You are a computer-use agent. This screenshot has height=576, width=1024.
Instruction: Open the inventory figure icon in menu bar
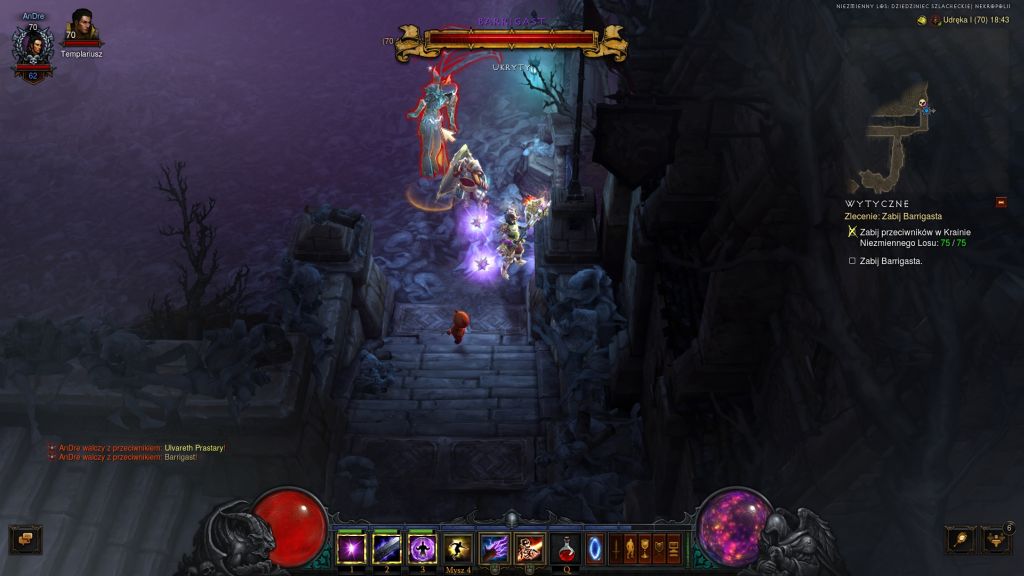(x=630, y=548)
